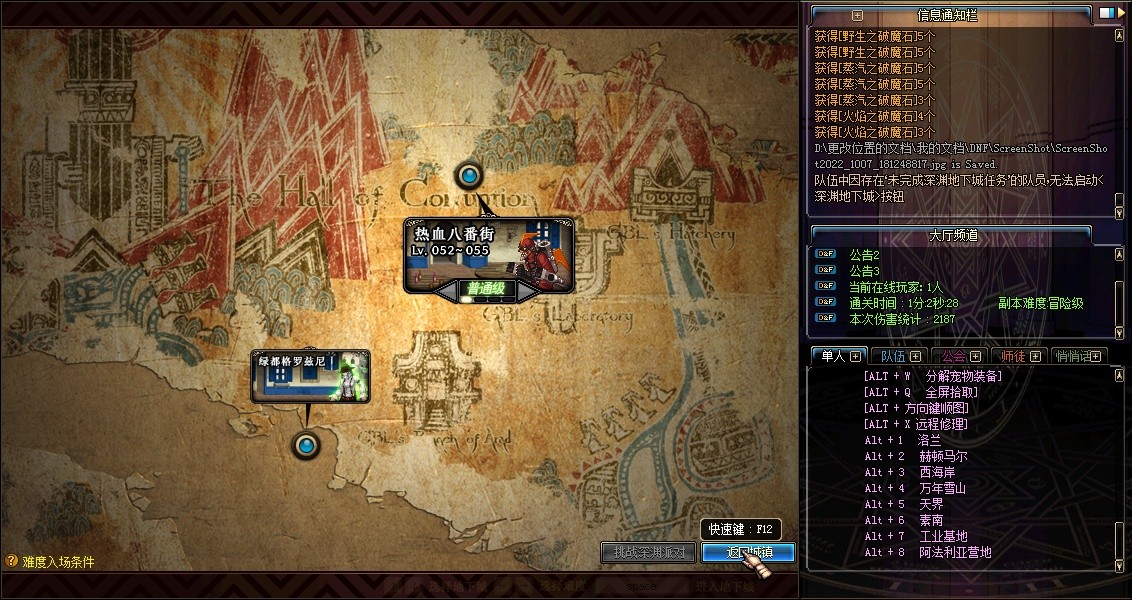Click the 大厅频道 header bar

[x=952, y=236]
